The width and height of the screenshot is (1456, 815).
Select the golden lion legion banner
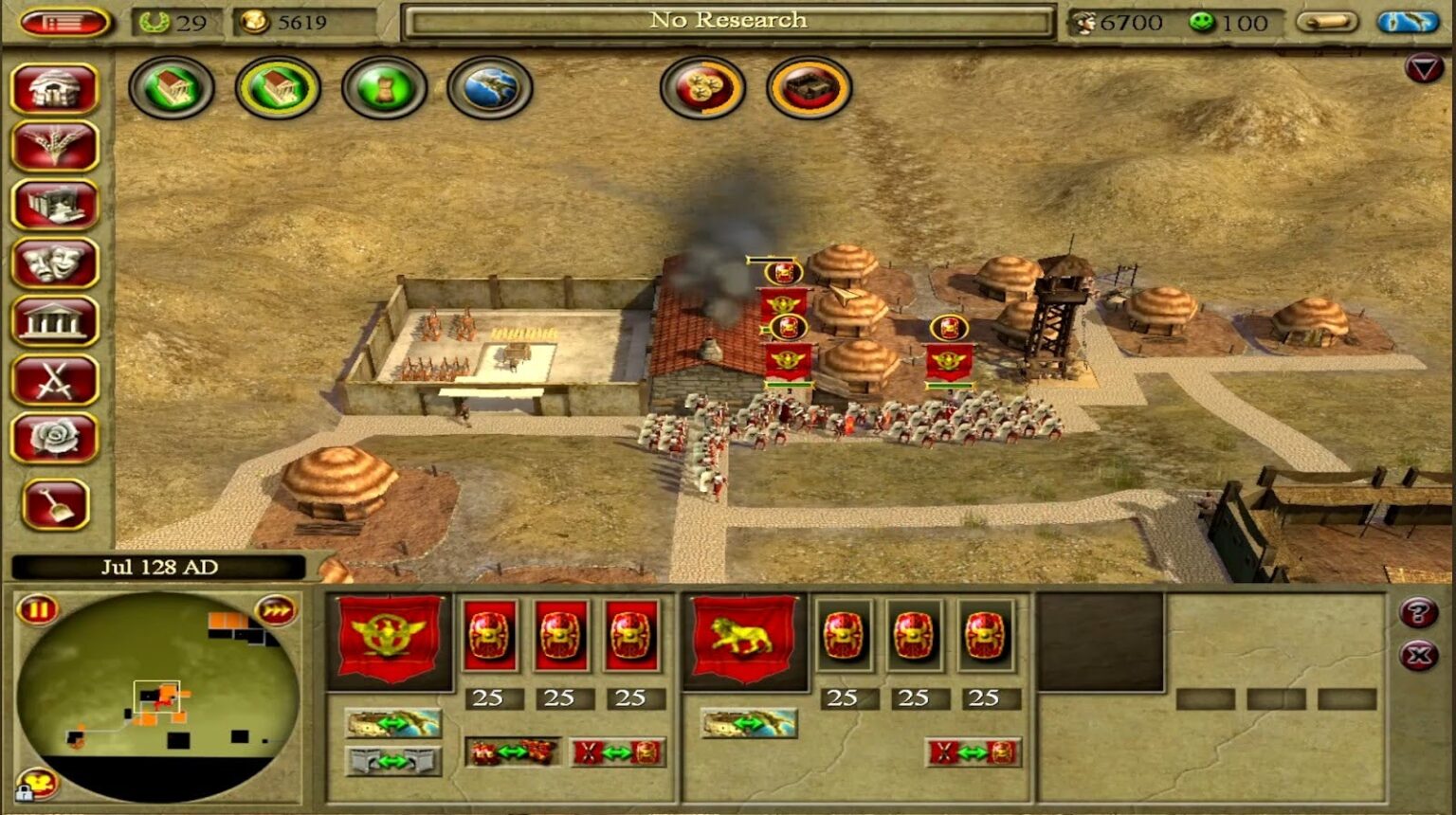pyautogui.click(x=744, y=638)
